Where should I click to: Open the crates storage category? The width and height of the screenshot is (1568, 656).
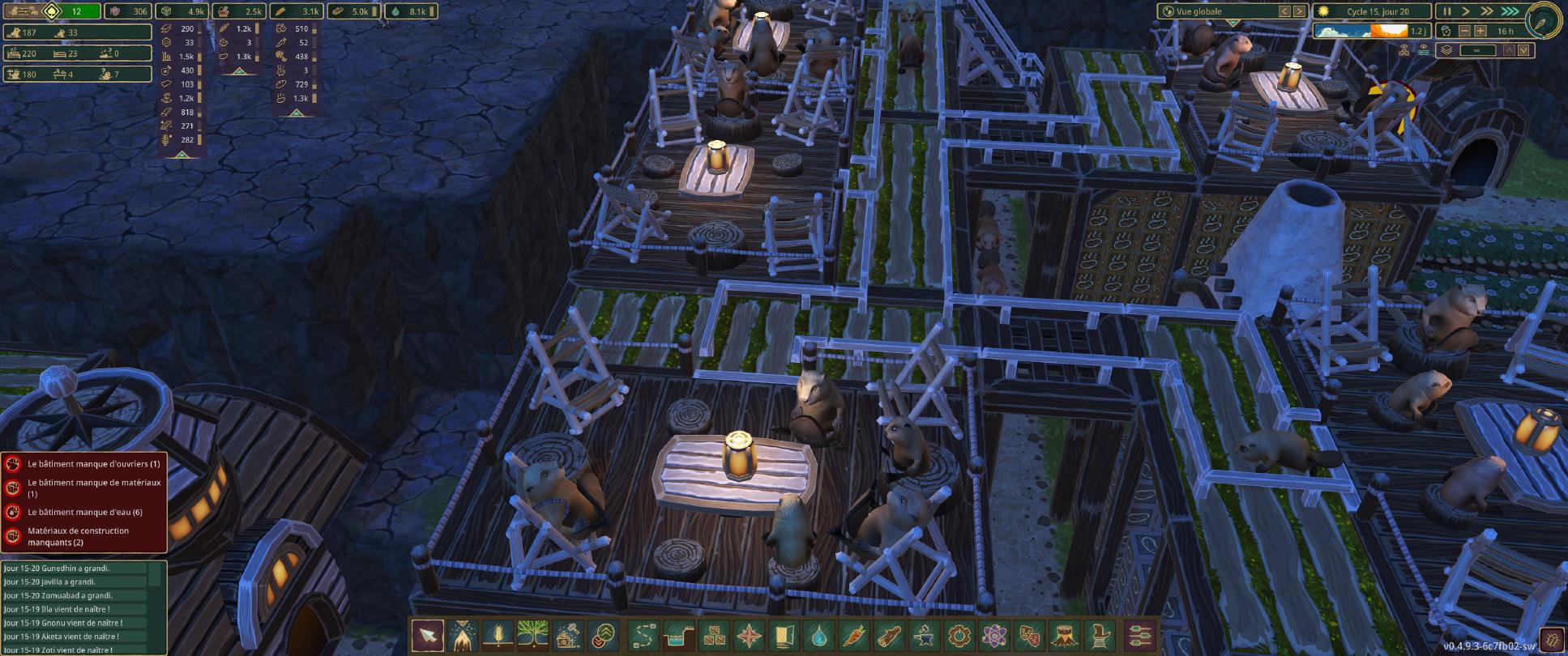[x=713, y=635]
